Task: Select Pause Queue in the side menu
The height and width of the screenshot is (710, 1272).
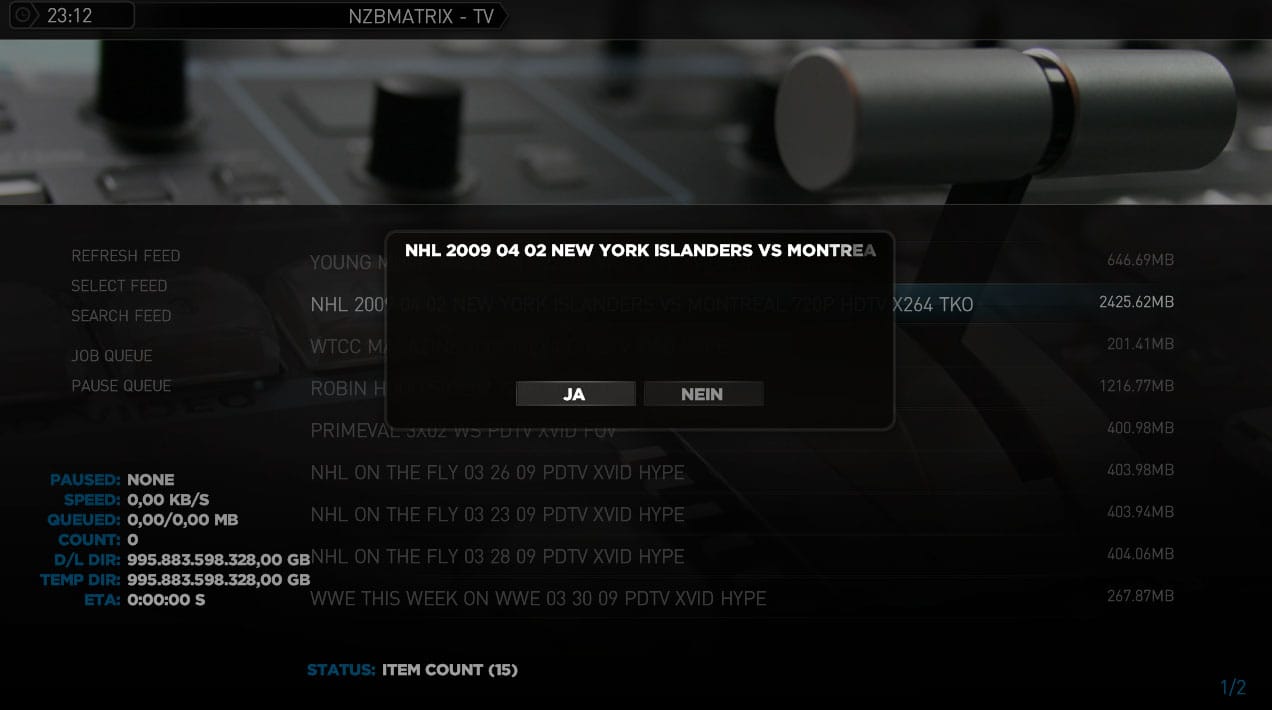Action: pyautogui.click(x=121, y=386)
